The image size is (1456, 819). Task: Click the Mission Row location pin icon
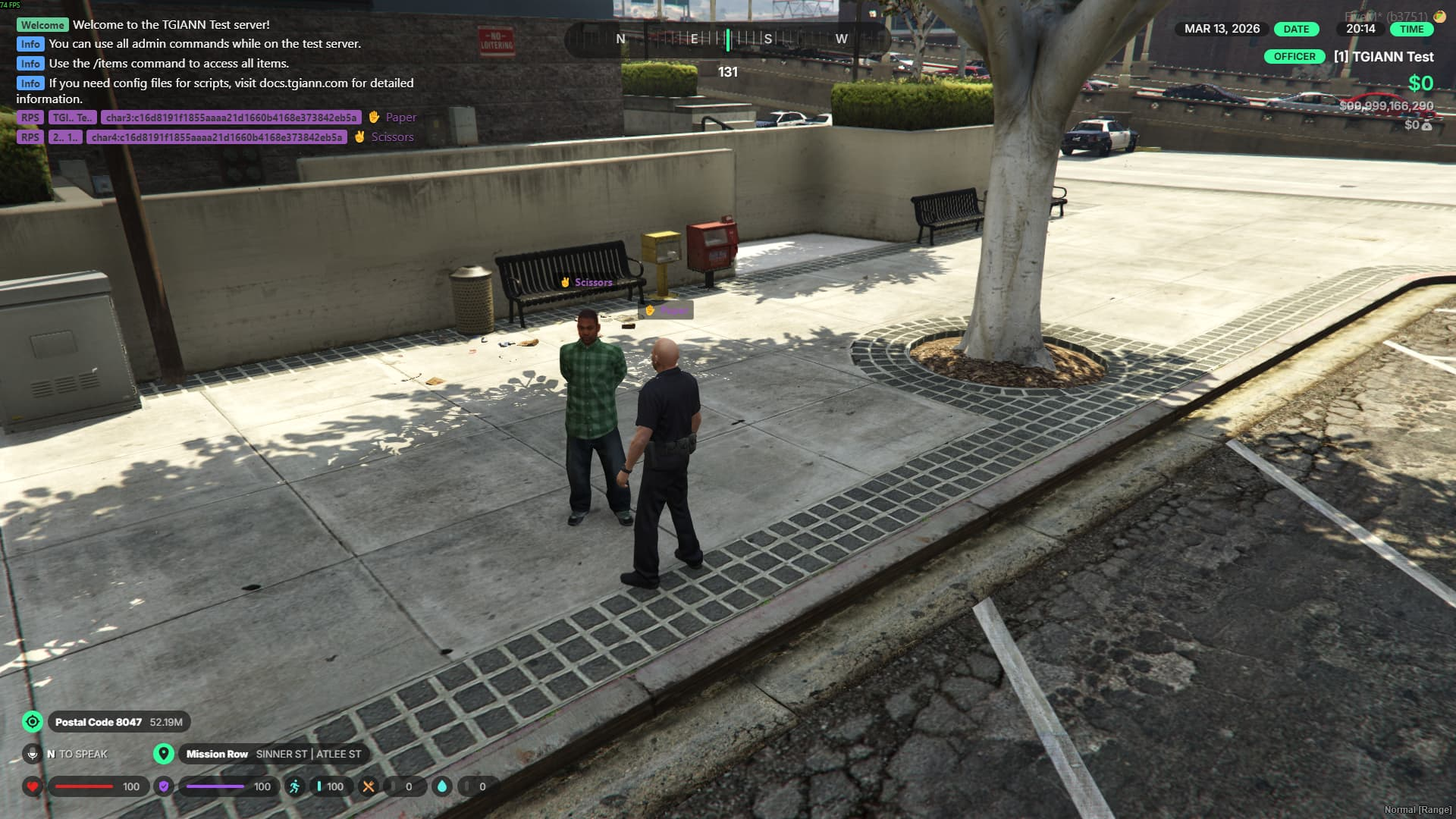pyautogui.click(x=163, y=754)
